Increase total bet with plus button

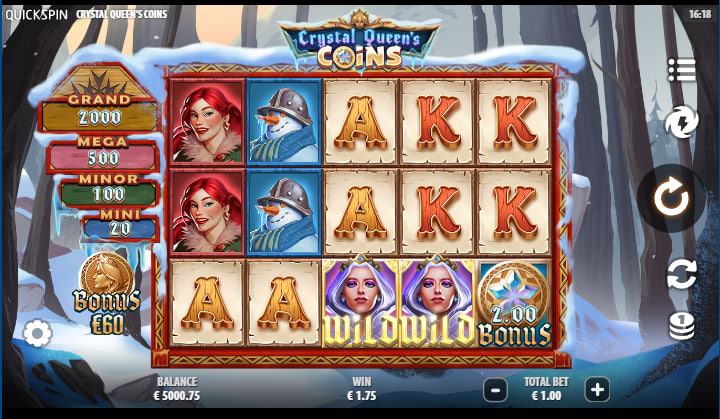[x=597, y=389]
